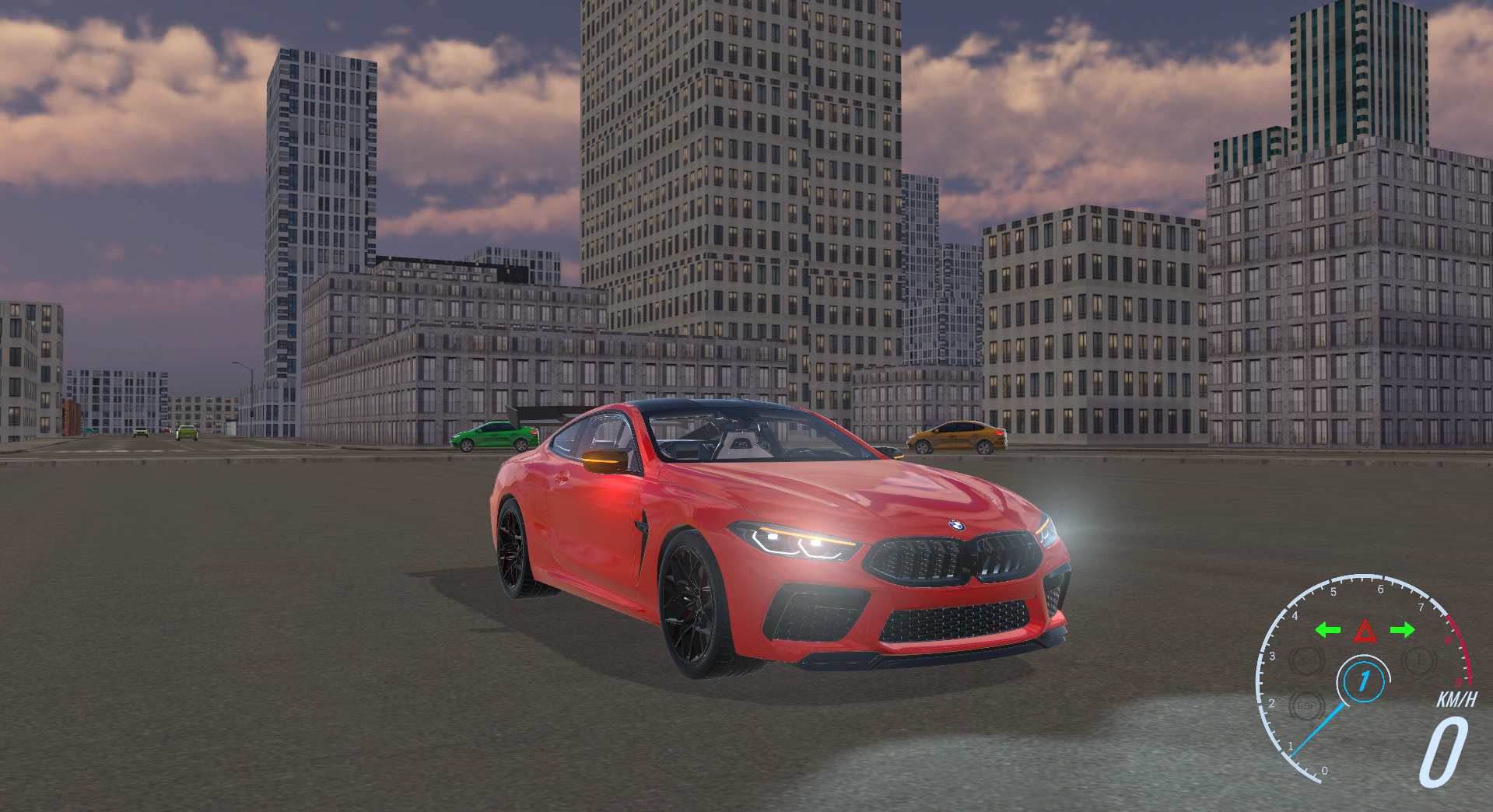Click the number 6 on the tachometer
The image size is (1493, 812).
(x=1380, y=589)
